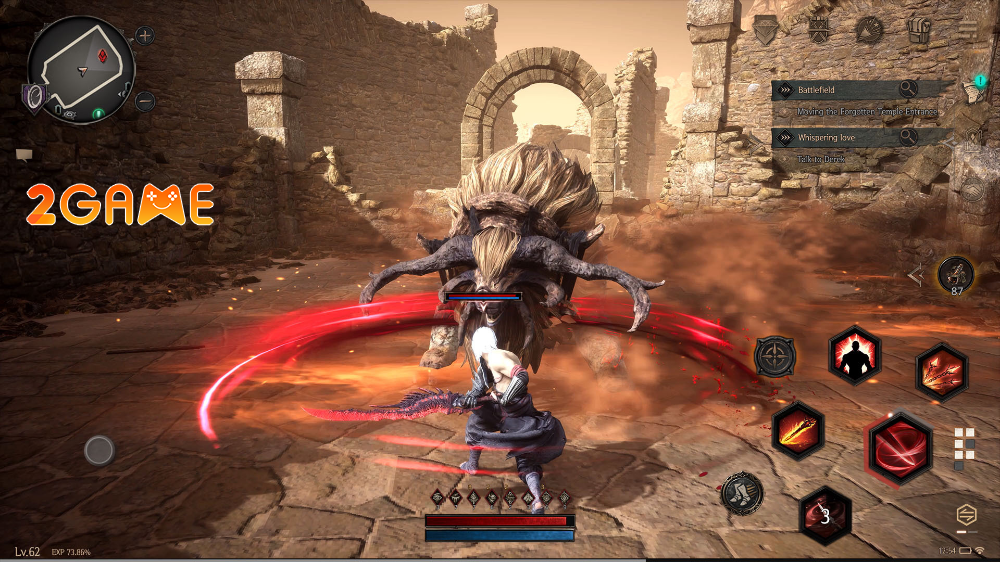Open the backpack inventory icon
Screen dimensions: 1000x562
point(919,30)
